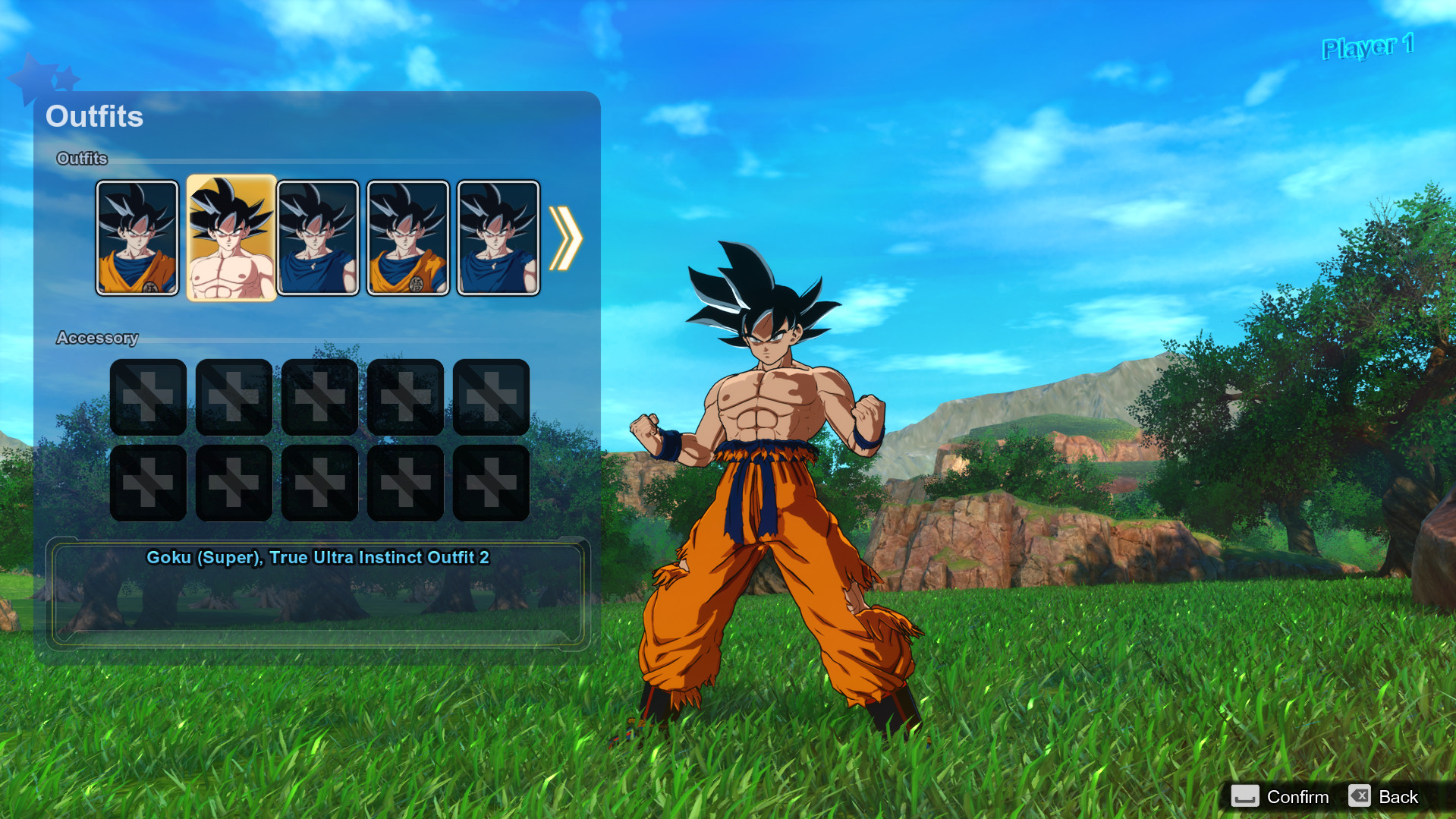Select the fourth outfit with Go kanji symbol
This screenshot has height=819, width=1456.
pyautogui.click(x=407, y=237)
